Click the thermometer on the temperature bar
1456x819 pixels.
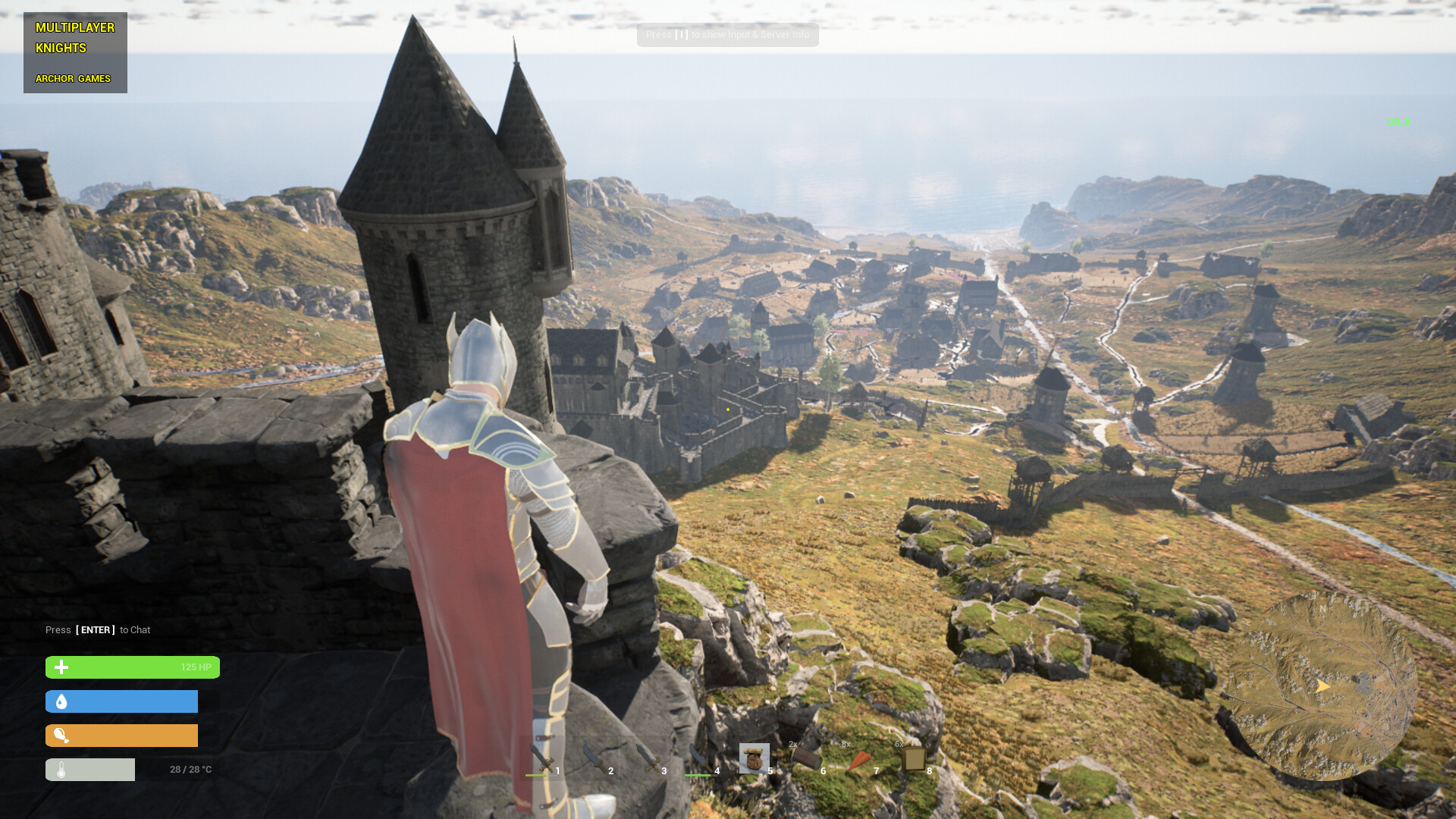60,769
